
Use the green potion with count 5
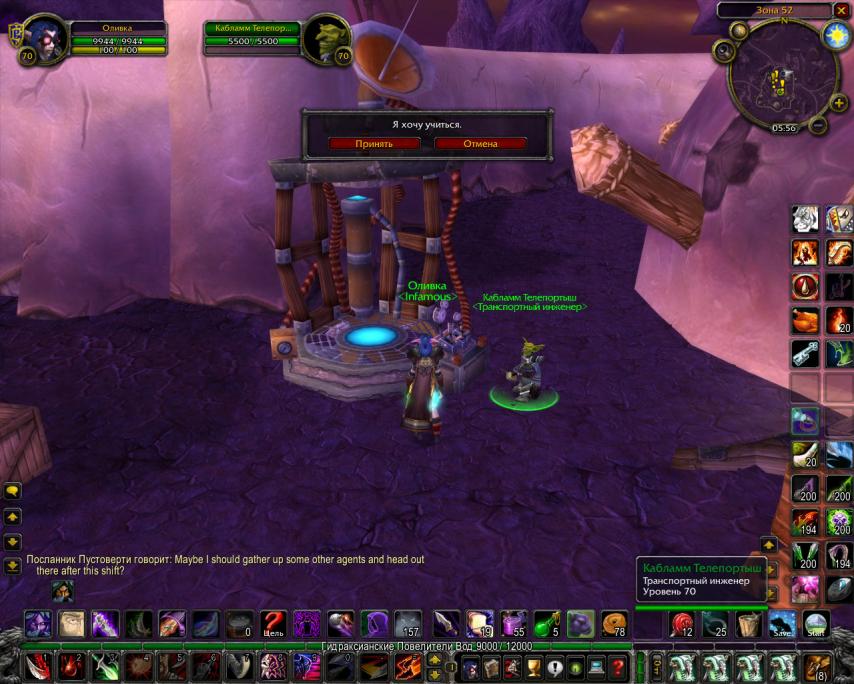[547, 624]
